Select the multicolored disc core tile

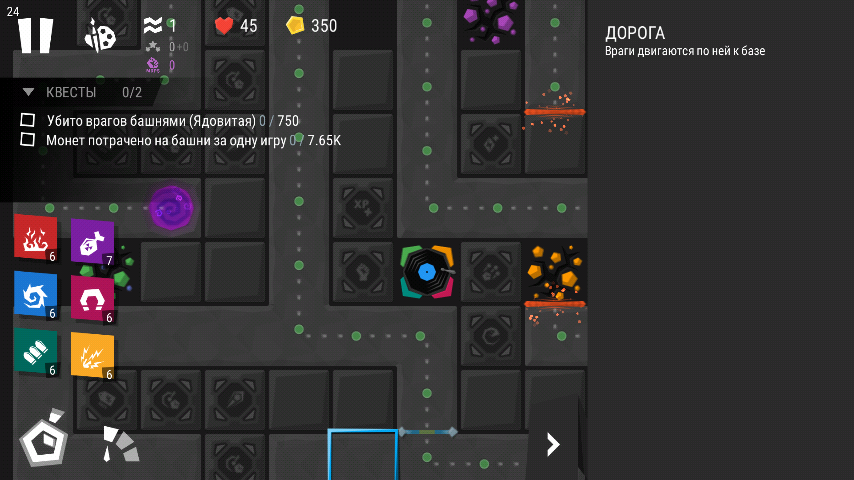tap(427, 271)
